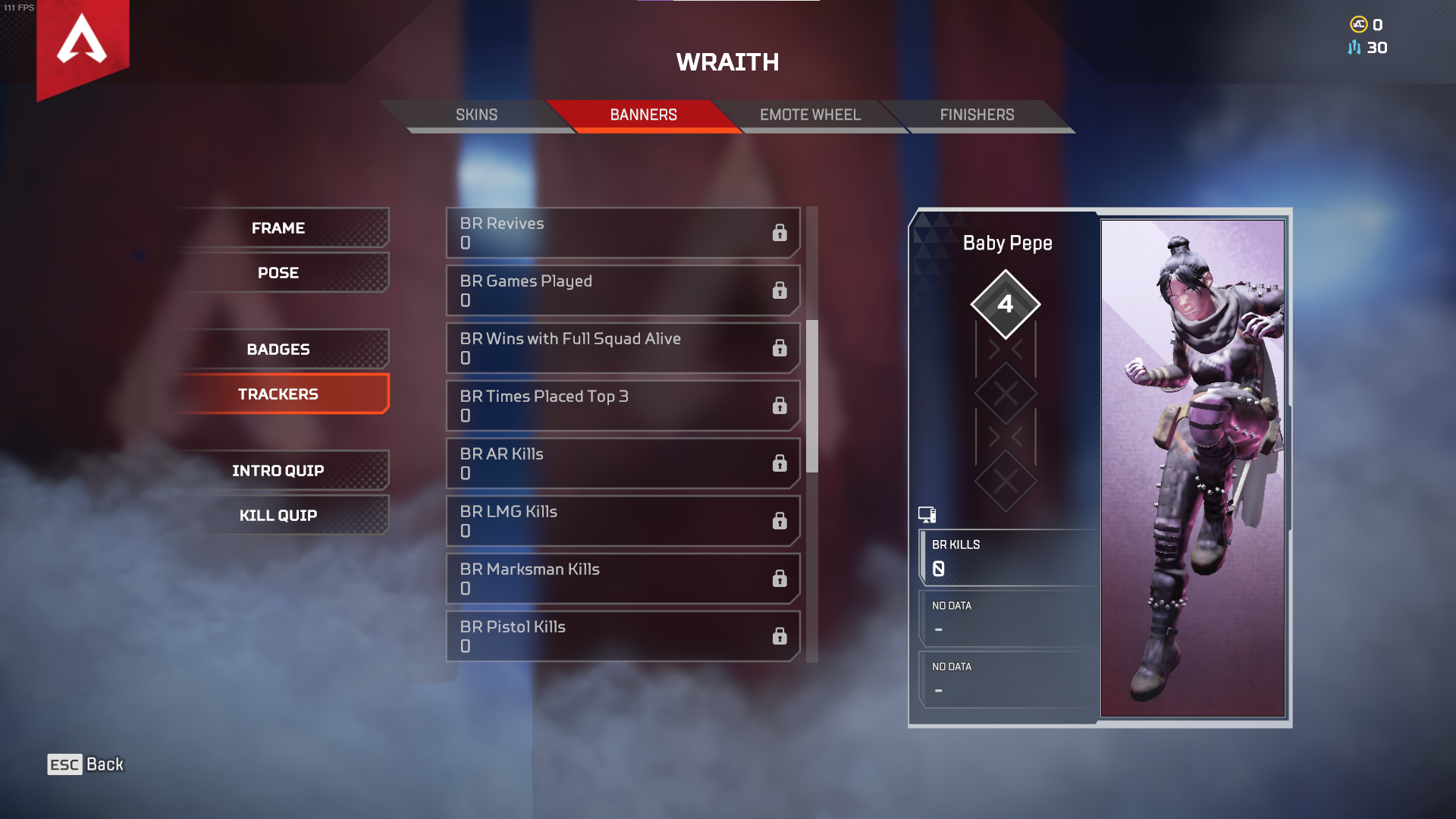Select the equipped BR KILLS tracker slot

pyautogui.click(x=1005, y=558)
